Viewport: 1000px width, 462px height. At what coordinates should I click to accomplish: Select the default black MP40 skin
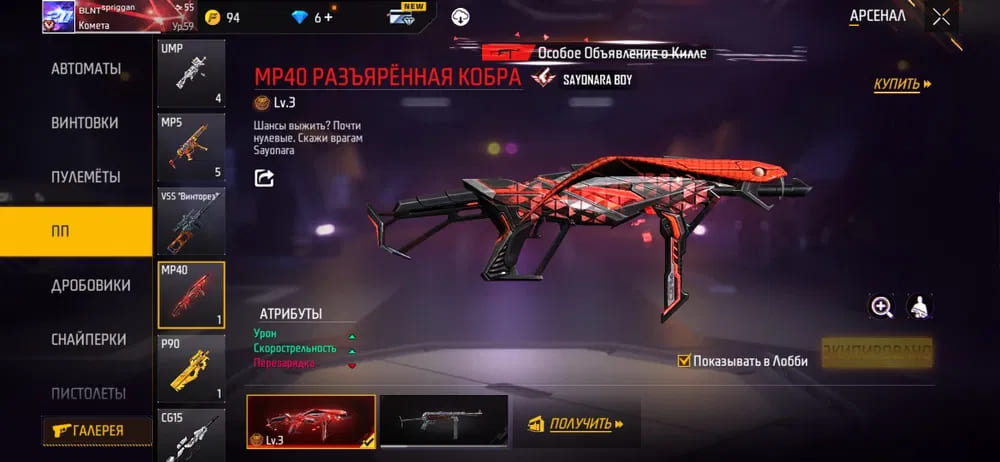point(443,420)
